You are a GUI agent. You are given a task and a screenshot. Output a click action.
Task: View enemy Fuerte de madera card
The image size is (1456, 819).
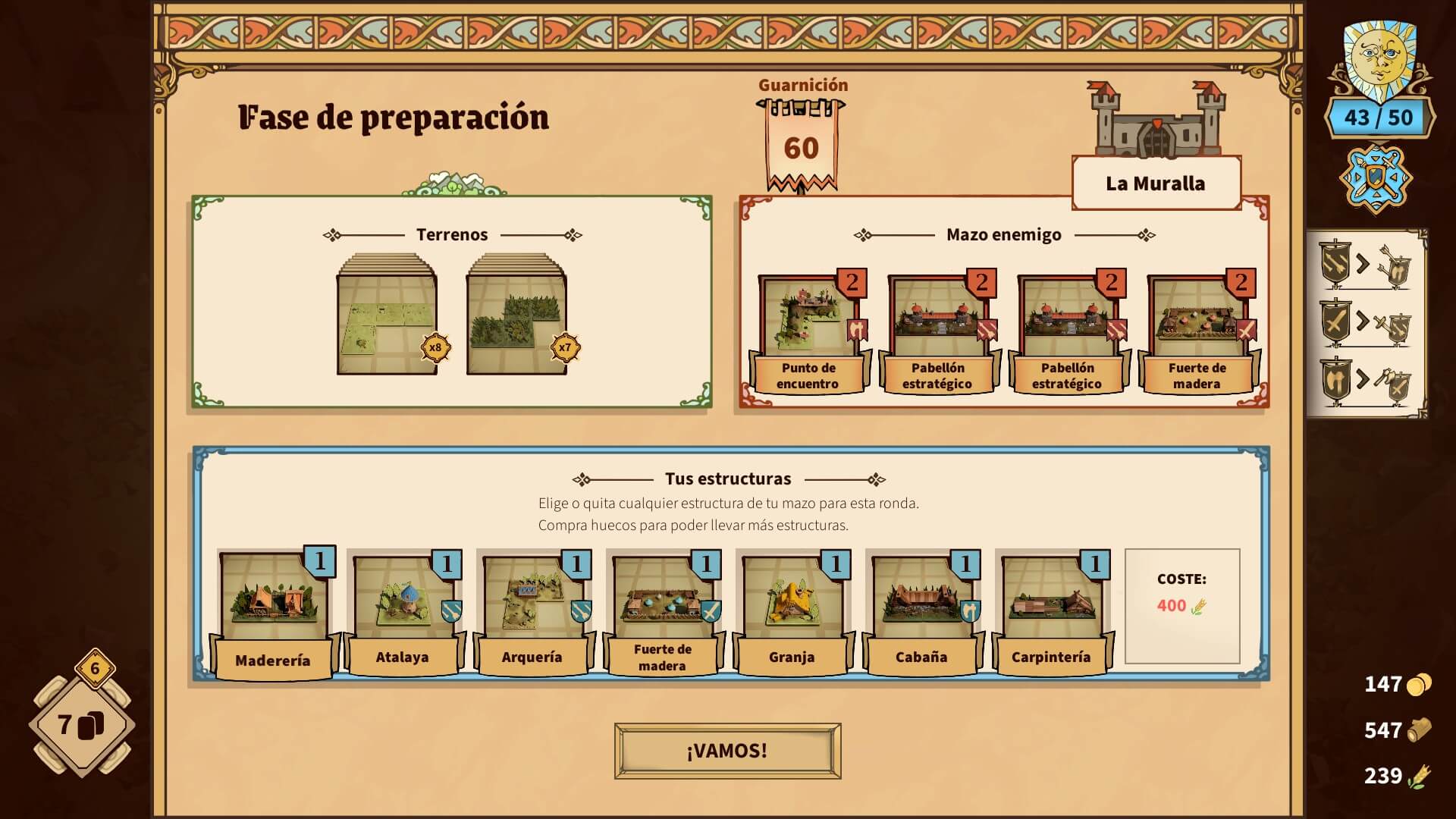point(1197,334)
